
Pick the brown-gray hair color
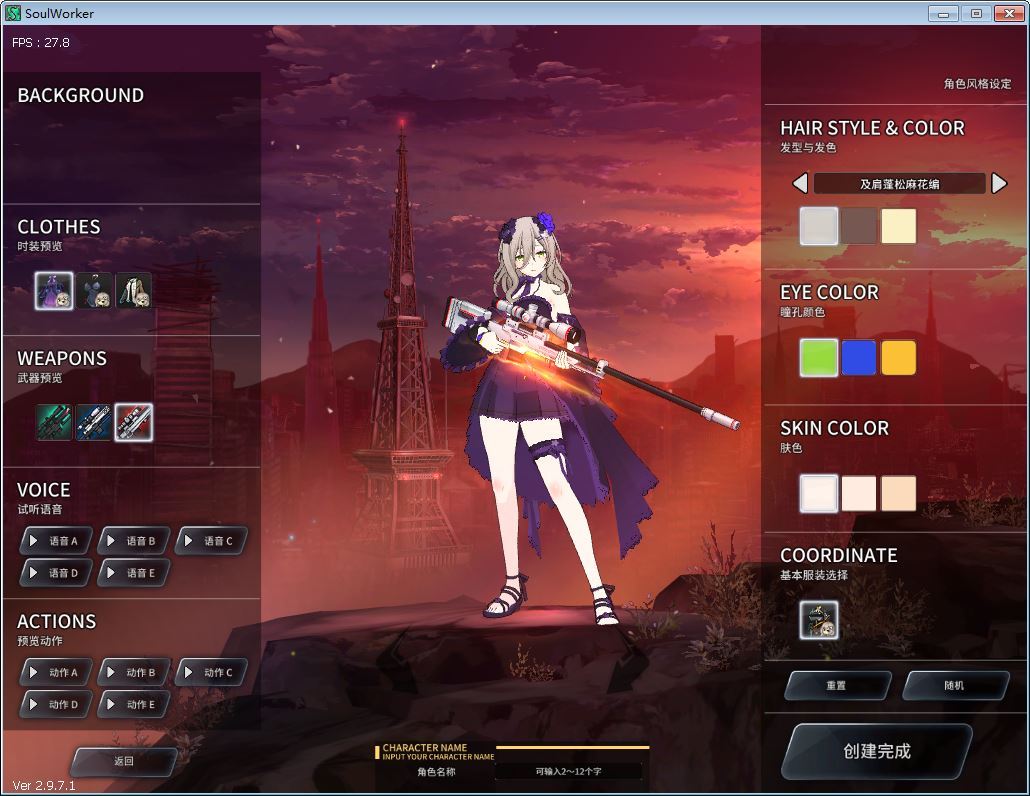(858, 227)
